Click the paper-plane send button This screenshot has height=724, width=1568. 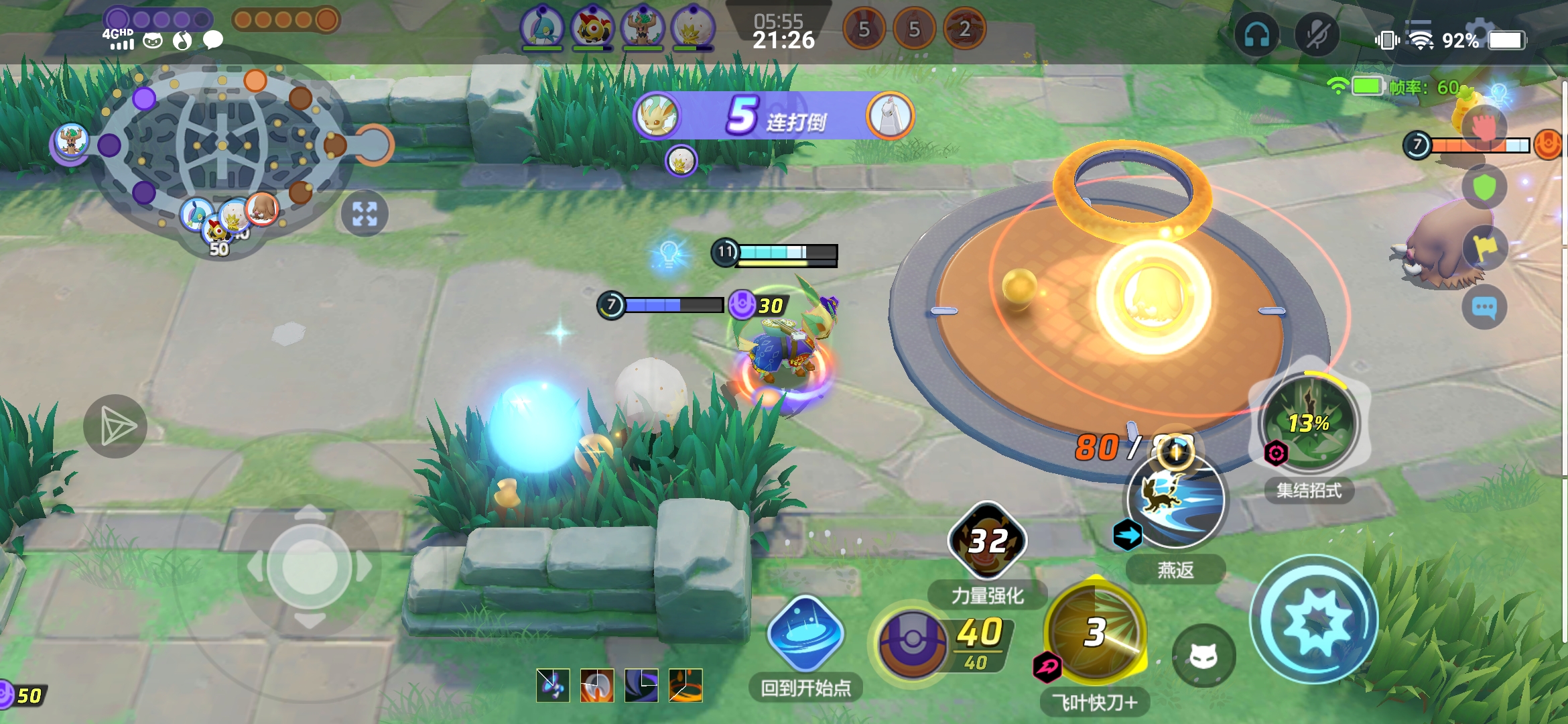pos(115,427)
